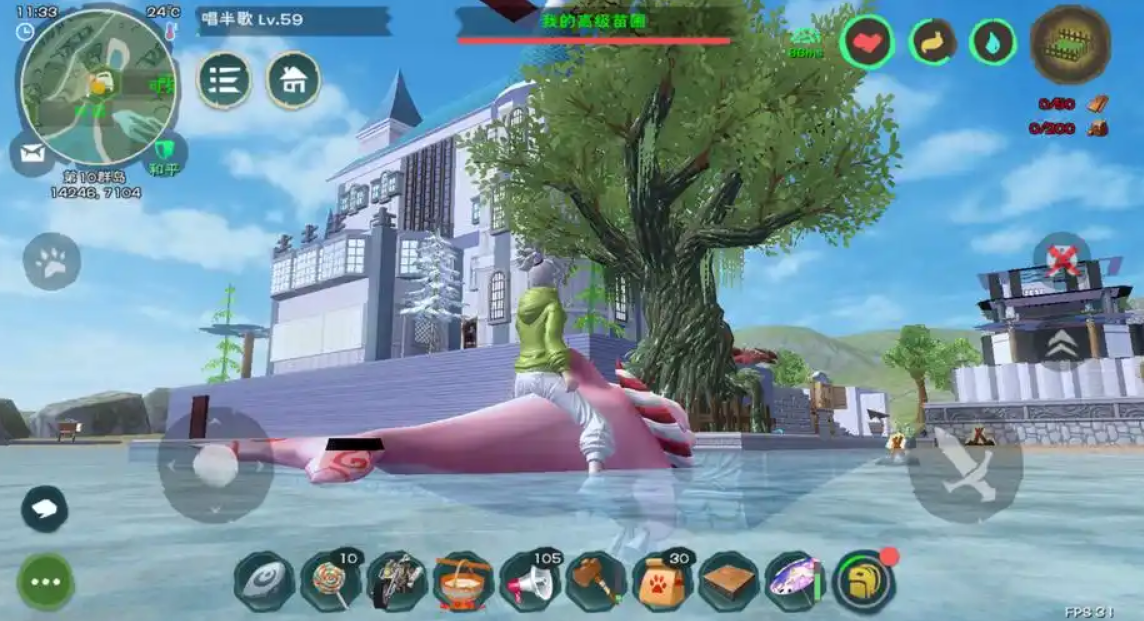Open the chat speech bubble
This screenshot has height=621, width=1144.
click(45, 508)
